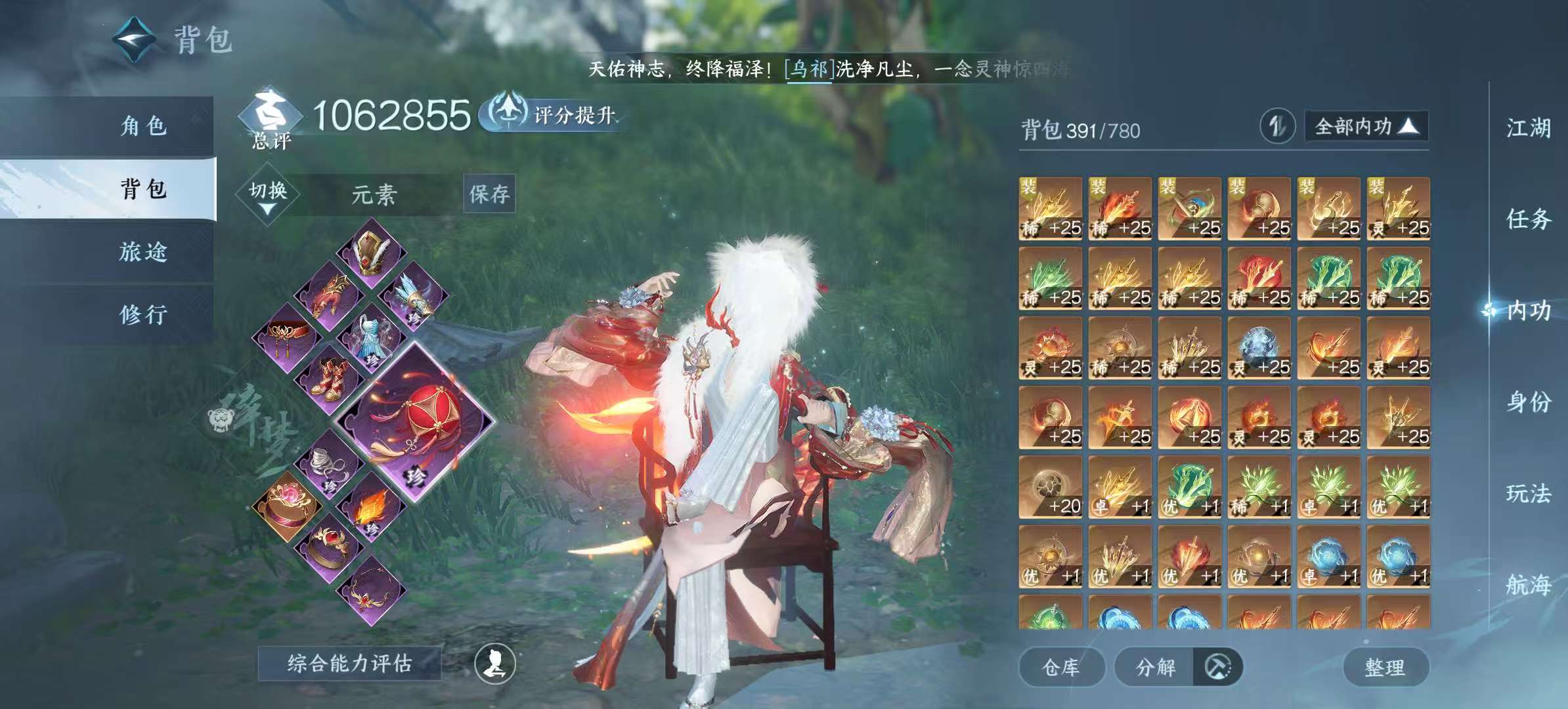1568x709 pixels.
Task: Click the character pose icon beside 综合能力评估
Action: pos(497,664)
